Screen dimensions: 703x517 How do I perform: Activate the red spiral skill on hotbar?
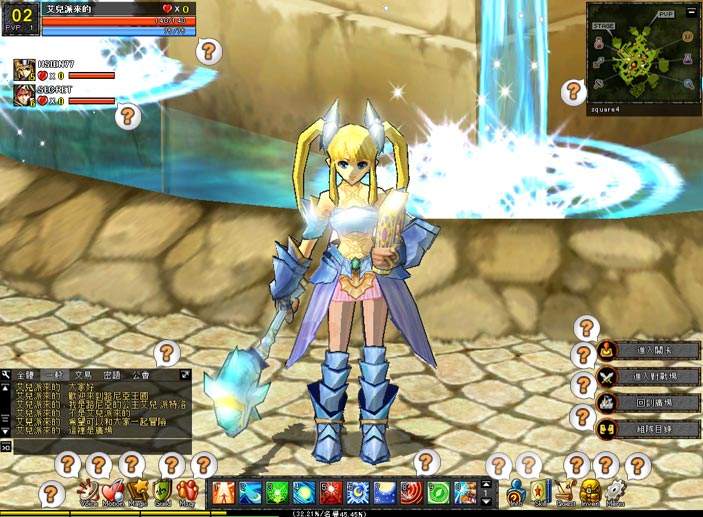click(412, 492)
